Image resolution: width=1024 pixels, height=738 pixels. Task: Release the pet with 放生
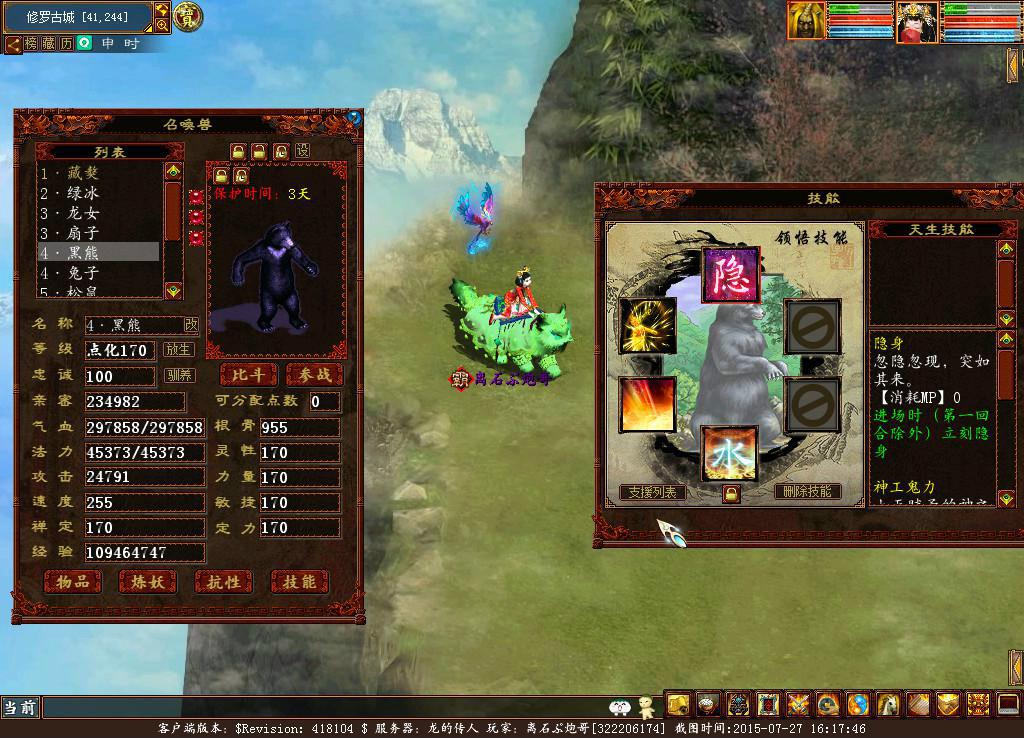(179, 350)
